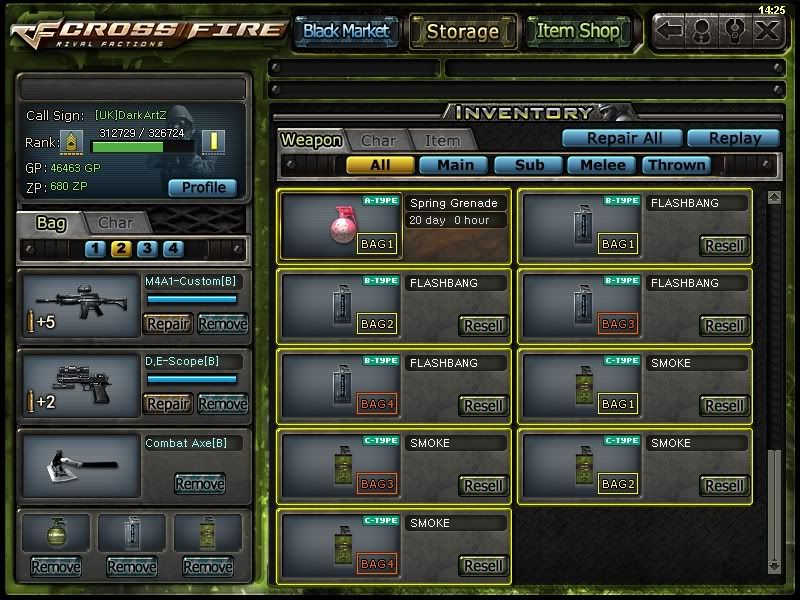Viewport: 800px width, 600px height.
Task: Repair the M4A1-Custom rifle
Action: coord(168,324)
